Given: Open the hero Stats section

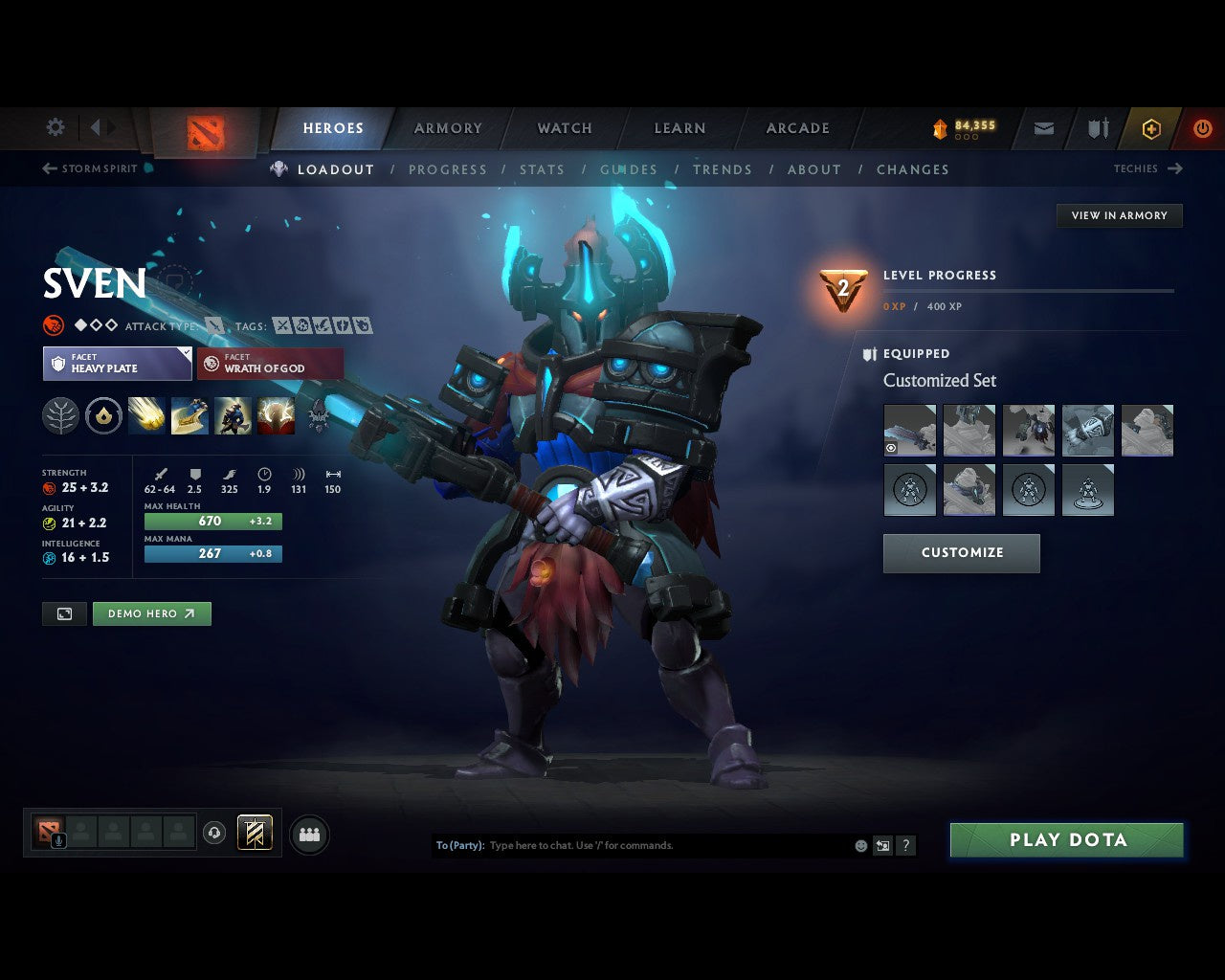Looking at the screenshot, I should (x=542, y=169).
